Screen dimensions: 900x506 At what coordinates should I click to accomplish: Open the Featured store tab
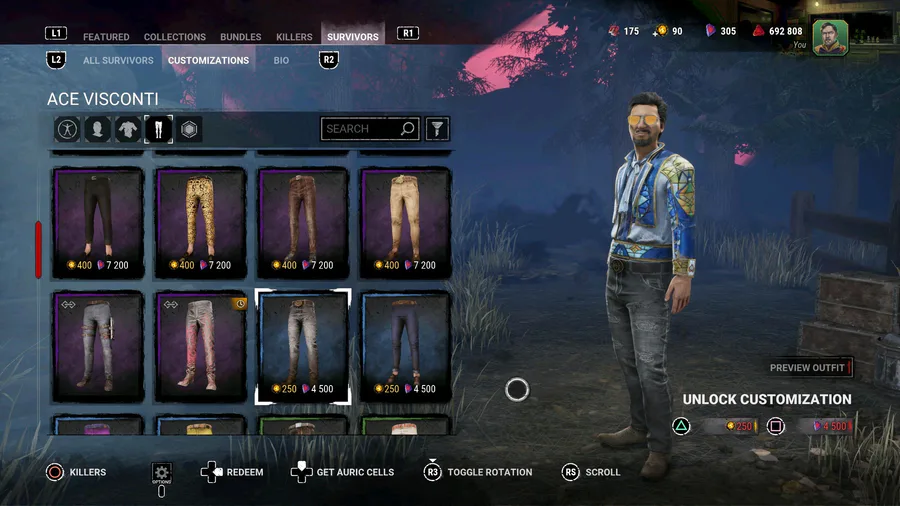[x=106, y=37]
